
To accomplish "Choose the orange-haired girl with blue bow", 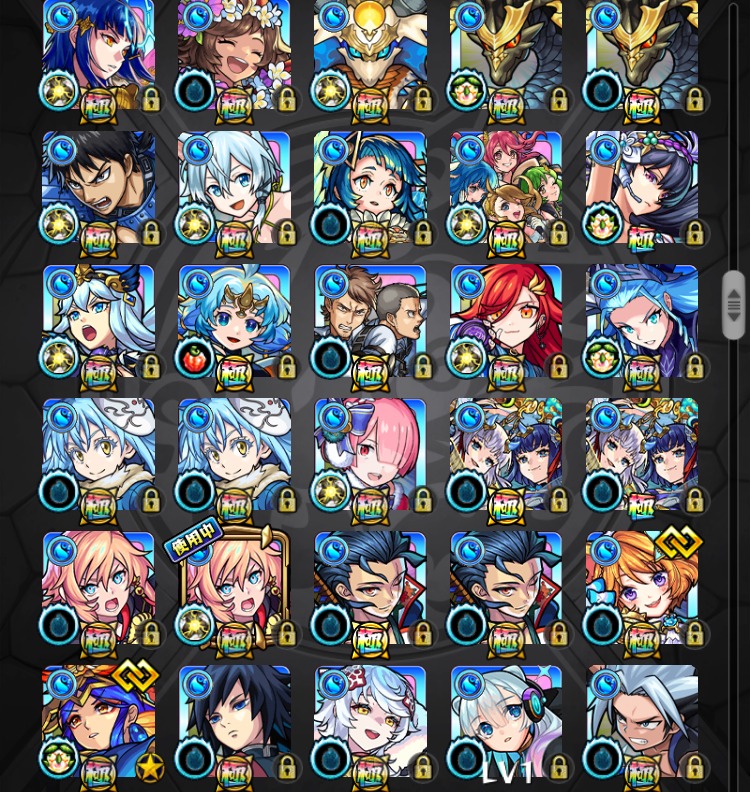I will pos(642,589).
